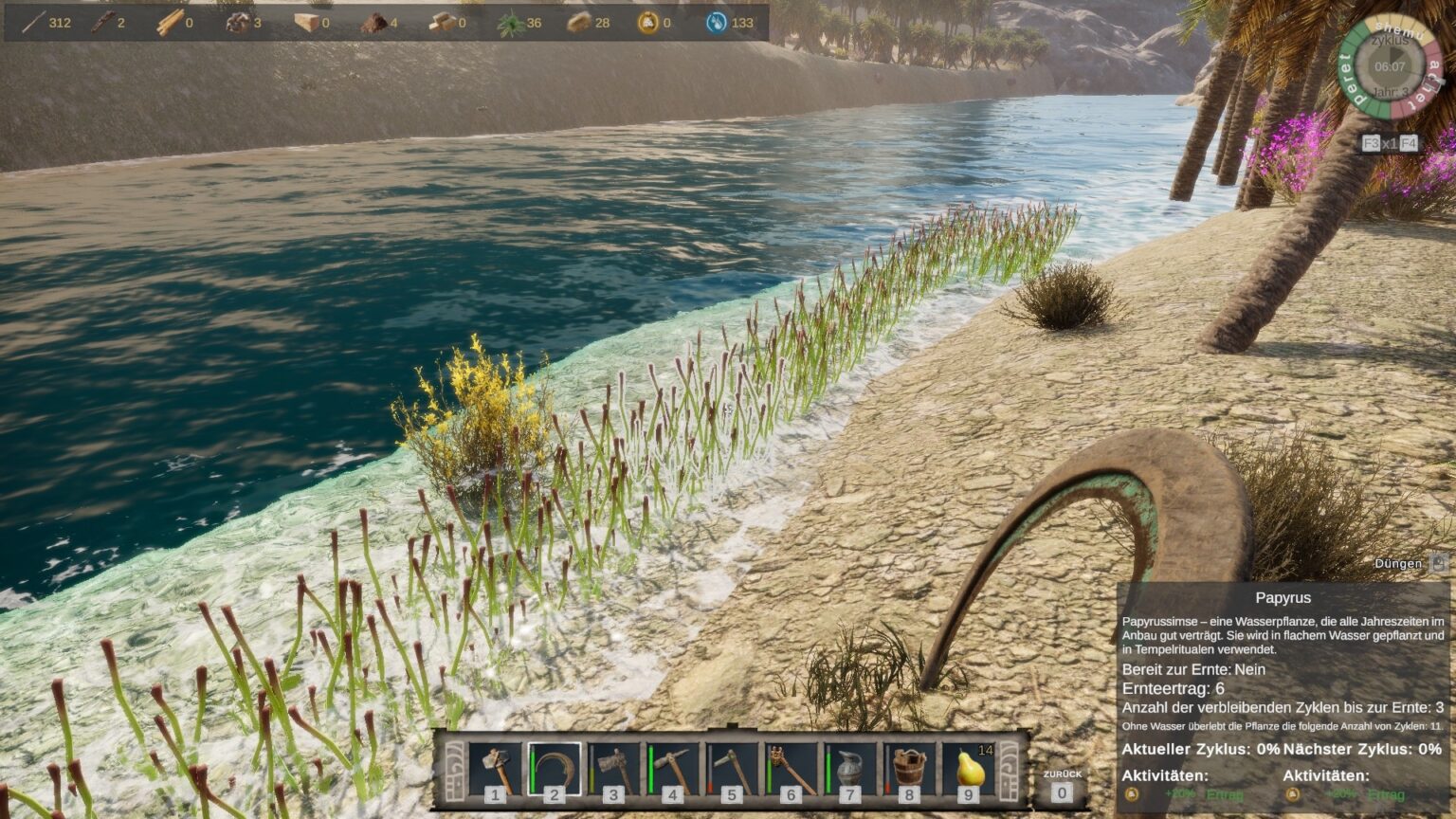
Task: Select the pronged wooden tool in slot 6
Action: point(792,768)
